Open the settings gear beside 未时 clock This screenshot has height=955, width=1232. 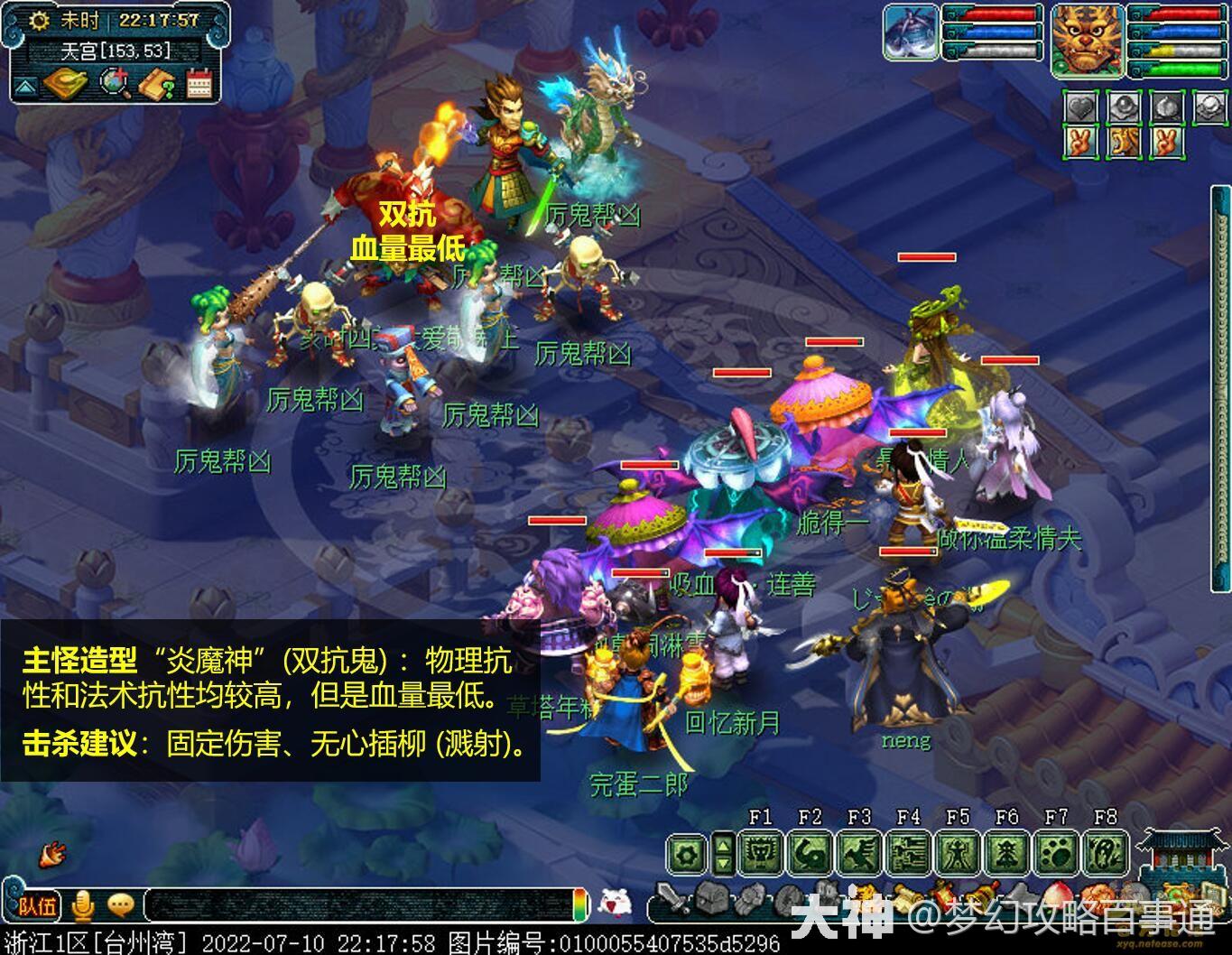(x=39, y=20)
